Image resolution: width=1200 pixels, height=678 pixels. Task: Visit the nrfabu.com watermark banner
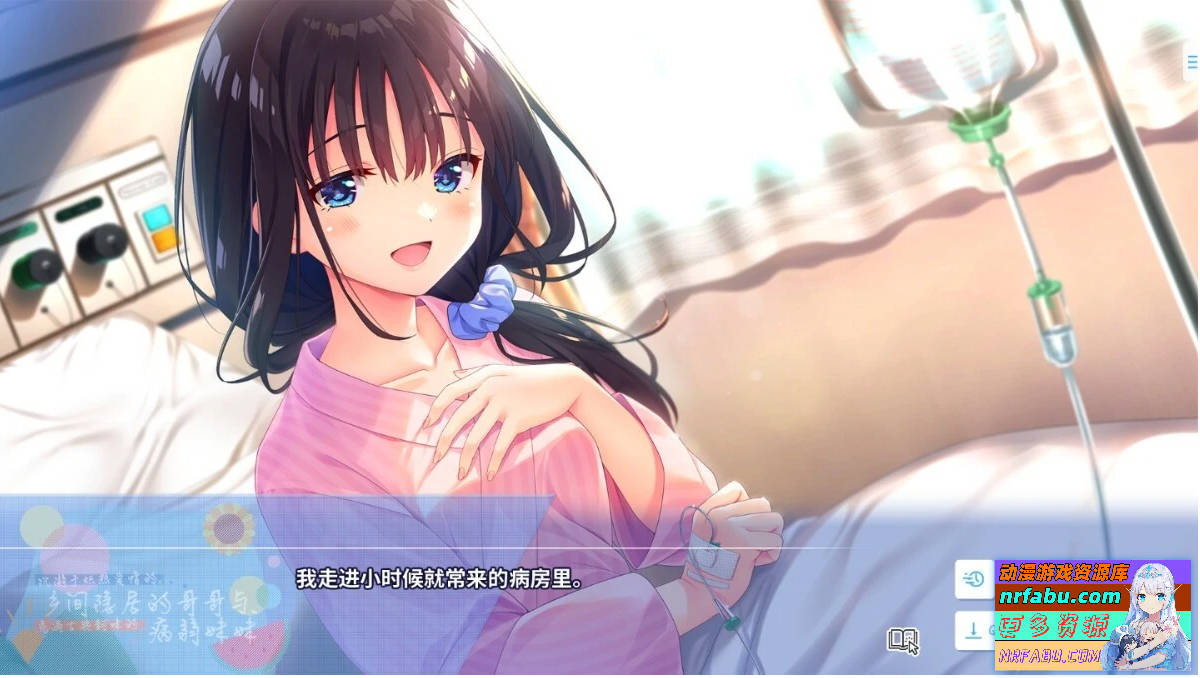tap(1061, 598)
